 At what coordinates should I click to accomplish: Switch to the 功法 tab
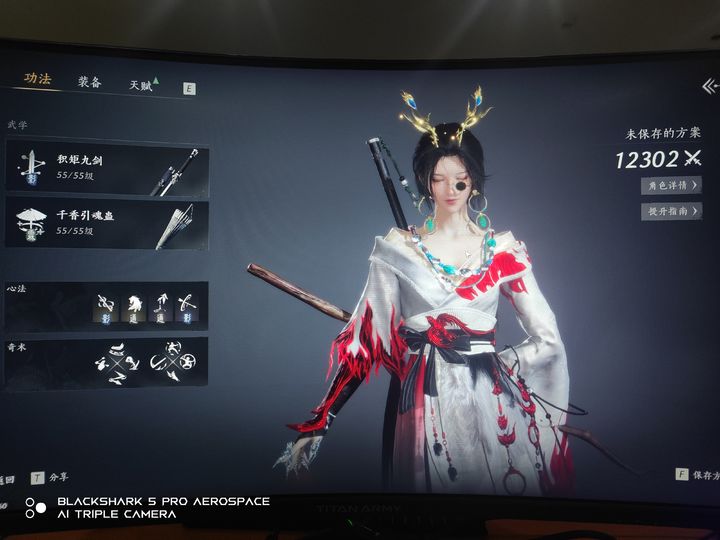(x=39, y=79)
